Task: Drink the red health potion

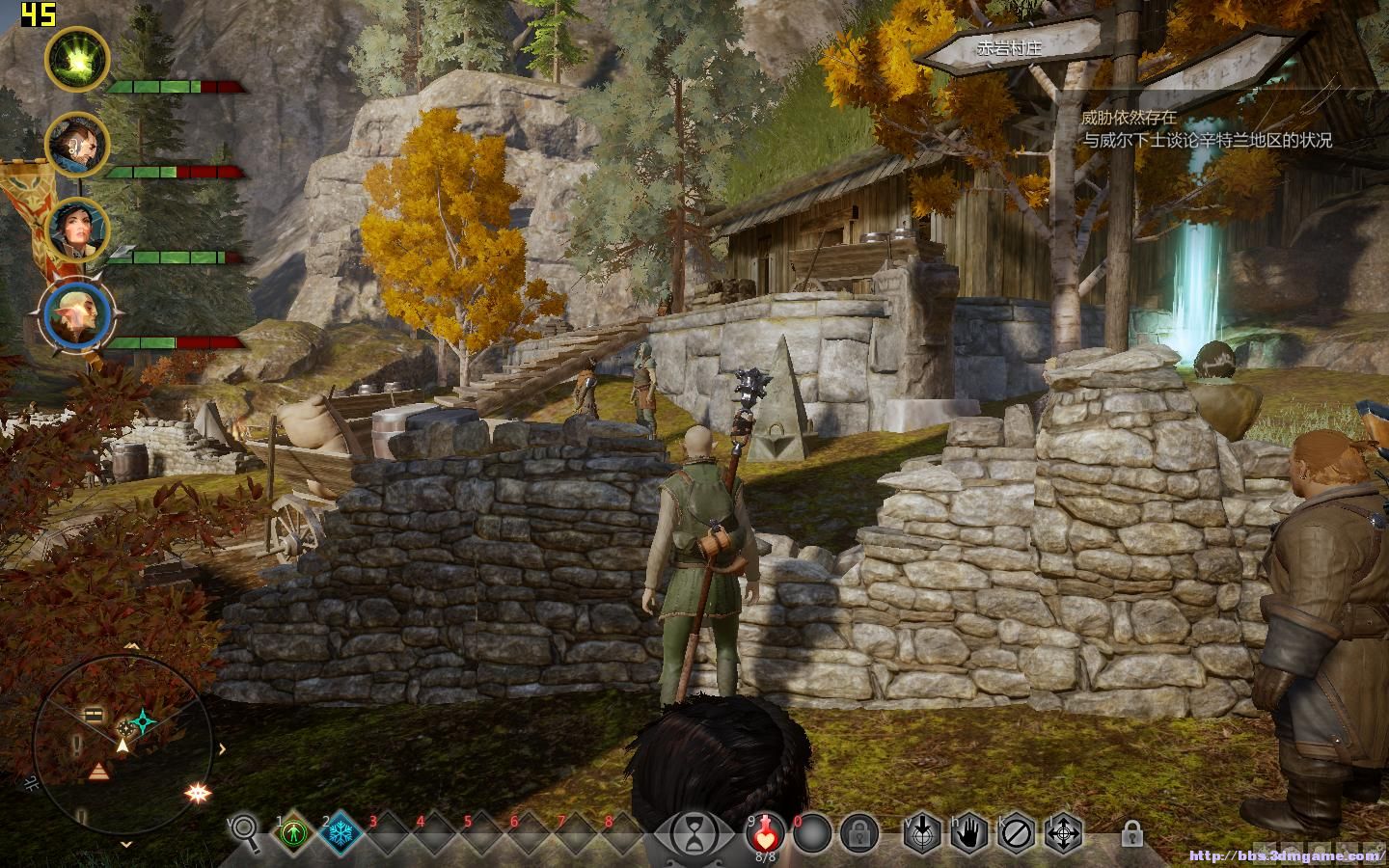Action: pos(765,830)
